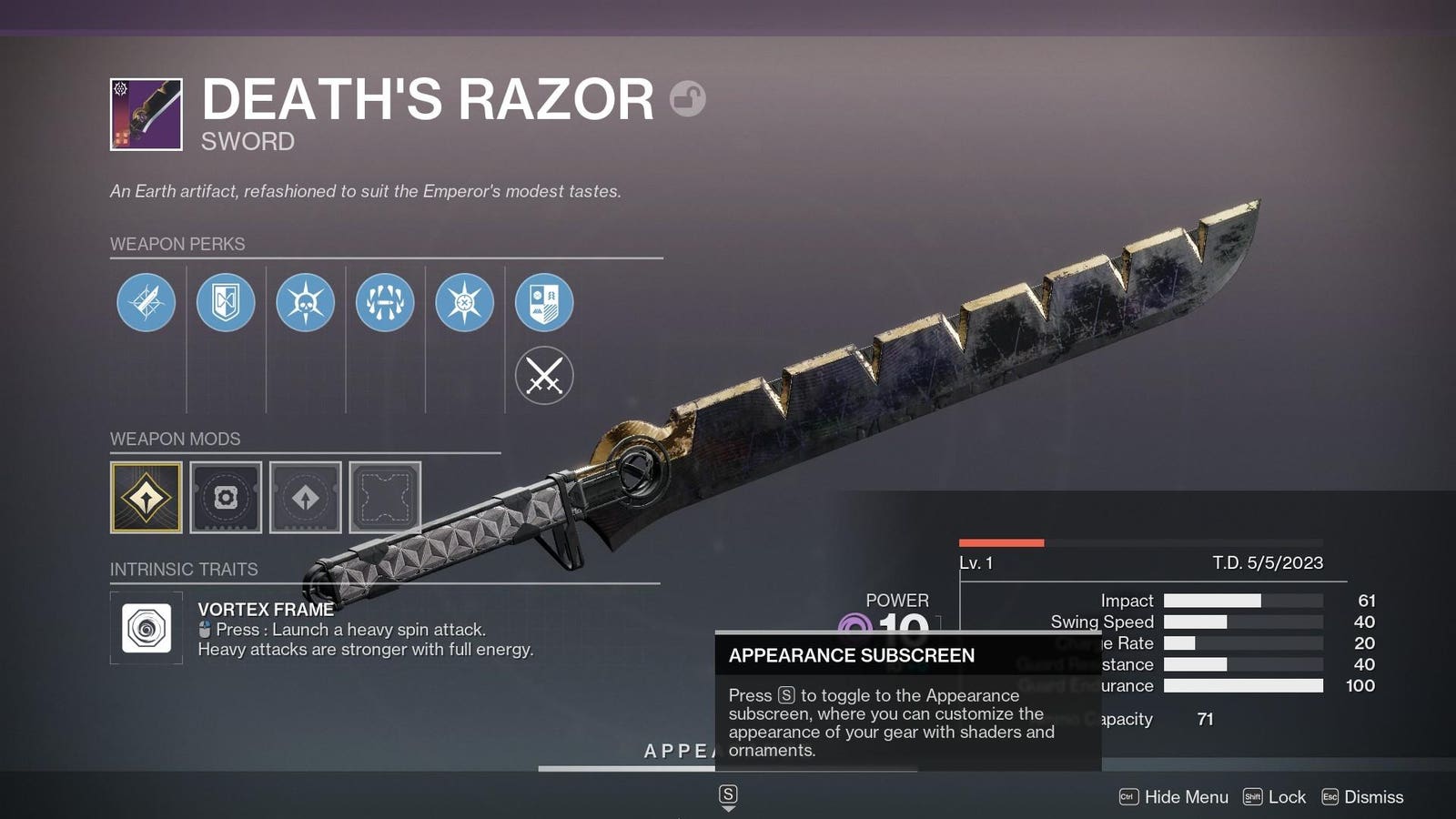The height and width of the screenshot is (819, 1456).
Task: Inspect the crest-shaped origin trait perk
Action: click(x=544, y=302)
